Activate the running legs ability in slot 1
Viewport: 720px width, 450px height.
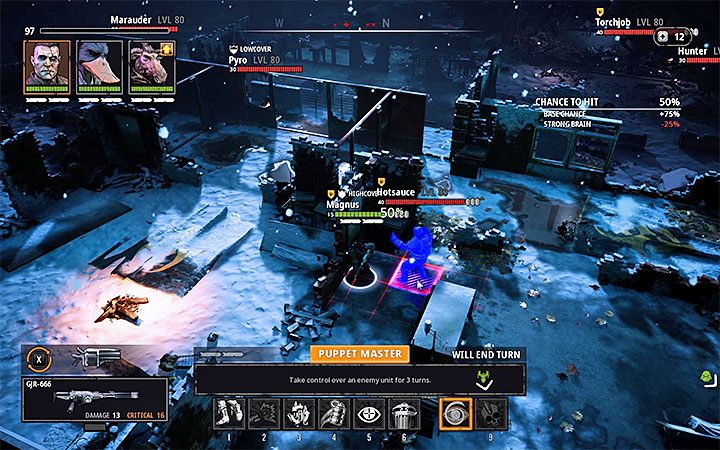tap(231, 413)
